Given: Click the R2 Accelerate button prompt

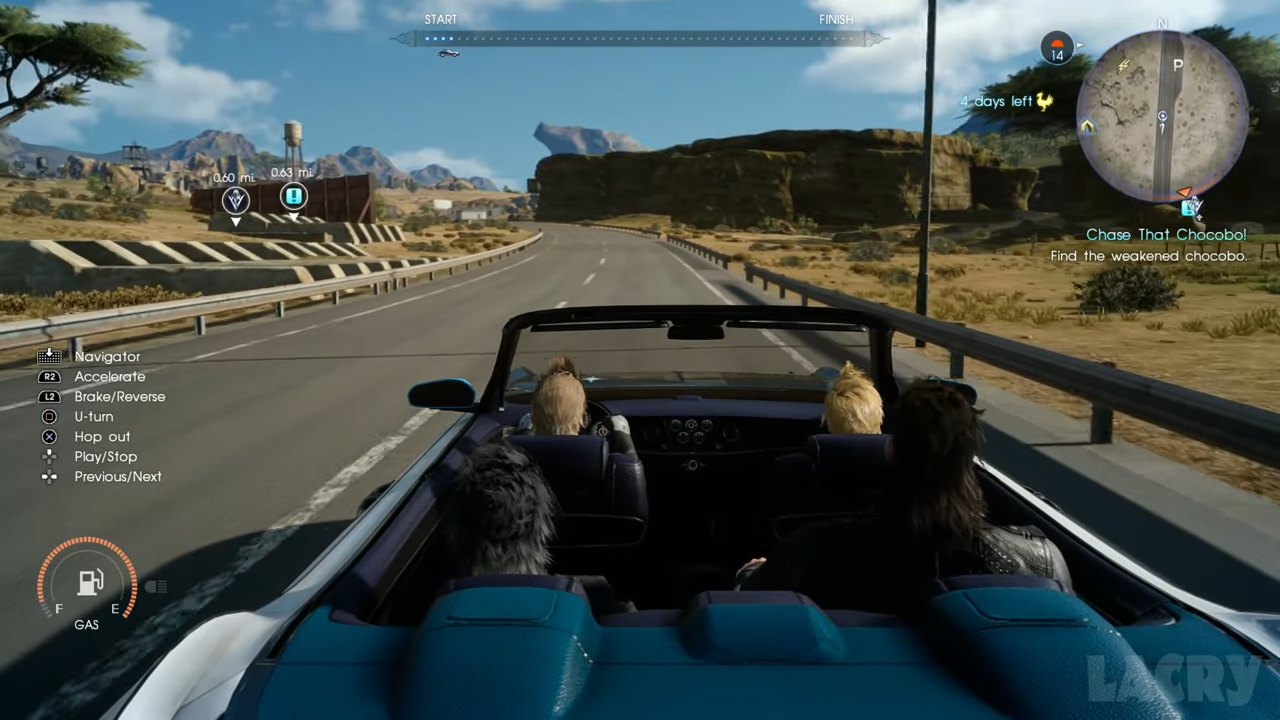Looking at the screenshot, I should click(x=49, y=376).
